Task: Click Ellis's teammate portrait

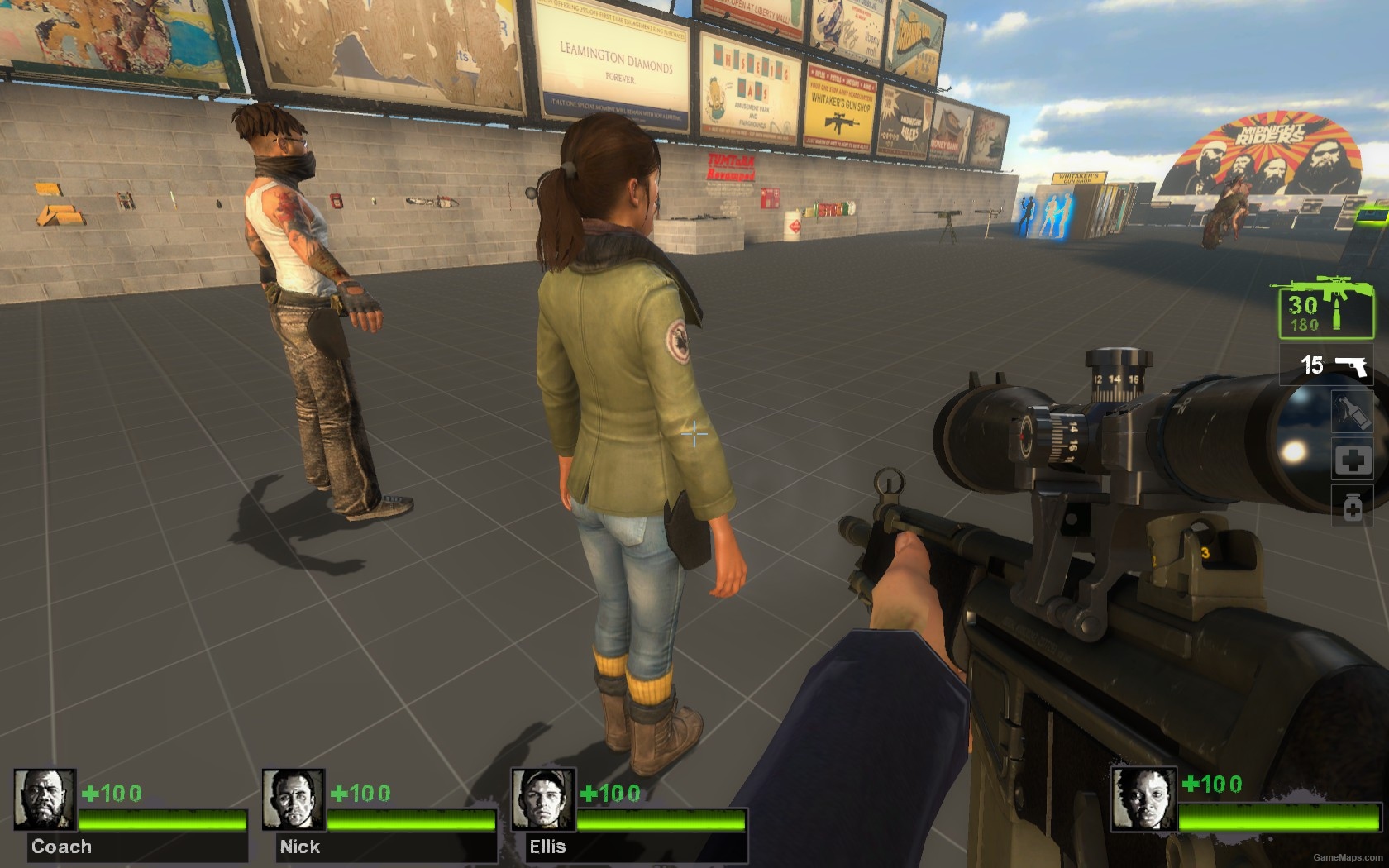Action: tap(542, 799)
